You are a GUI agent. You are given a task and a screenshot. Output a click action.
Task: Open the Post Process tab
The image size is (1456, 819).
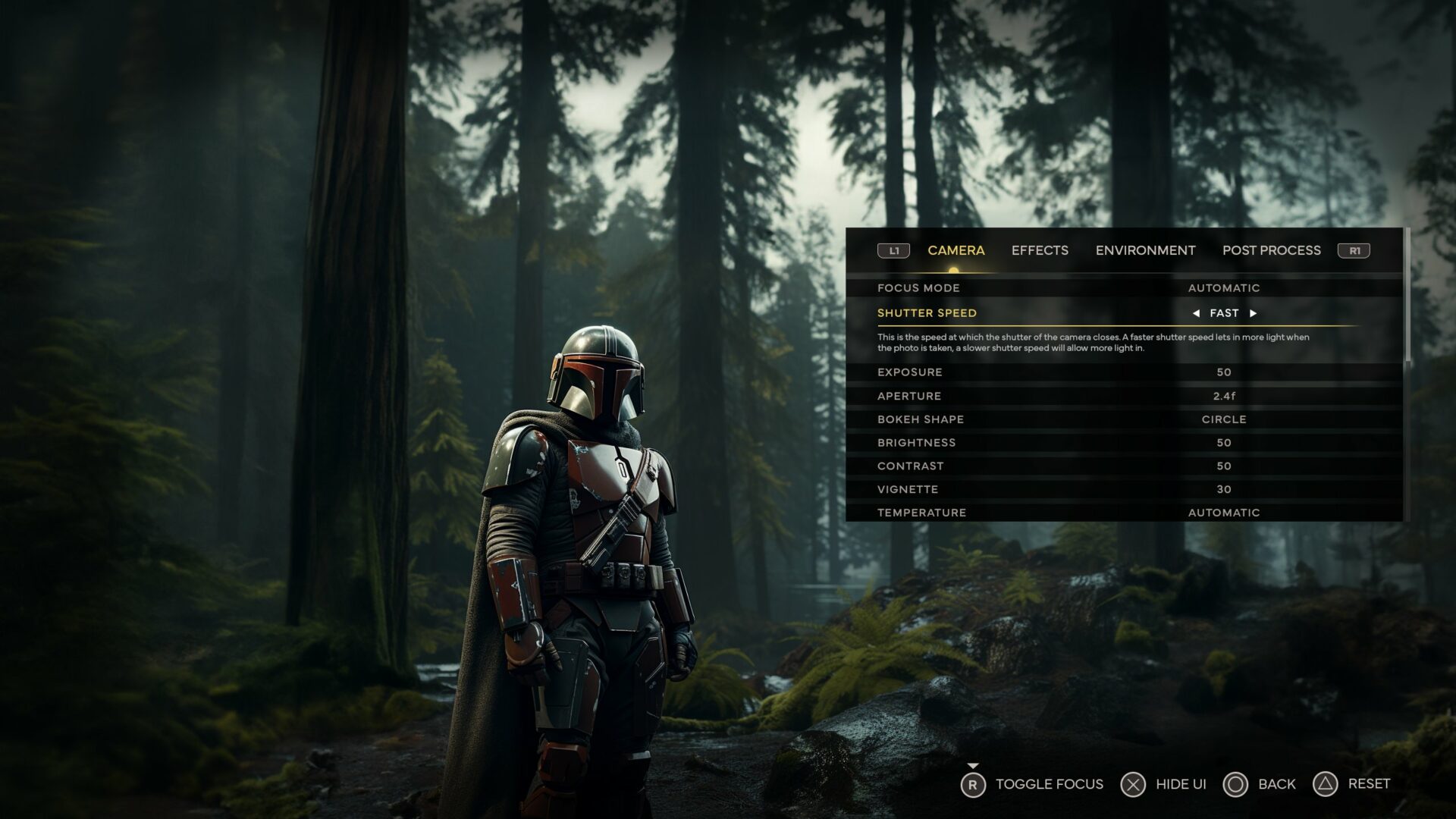1271,250
